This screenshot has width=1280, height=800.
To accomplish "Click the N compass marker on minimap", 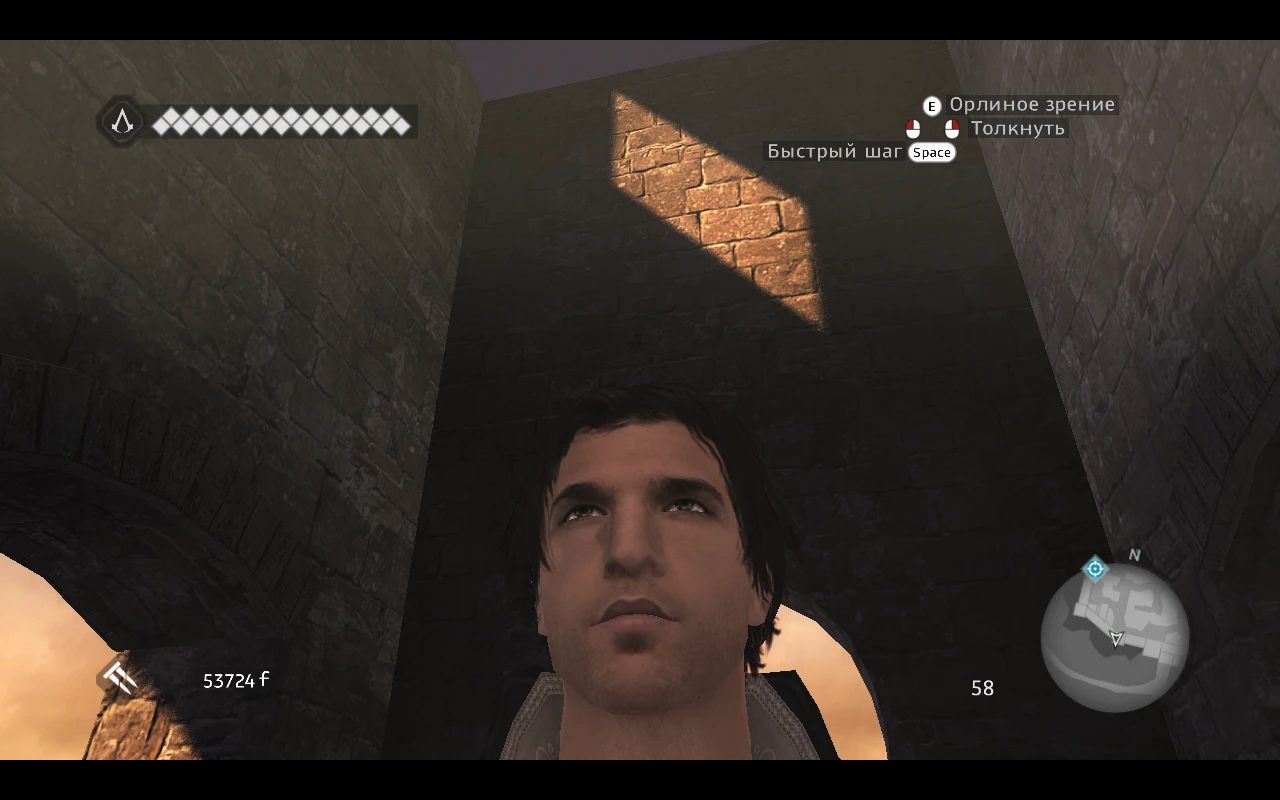I will (1133, 553).
